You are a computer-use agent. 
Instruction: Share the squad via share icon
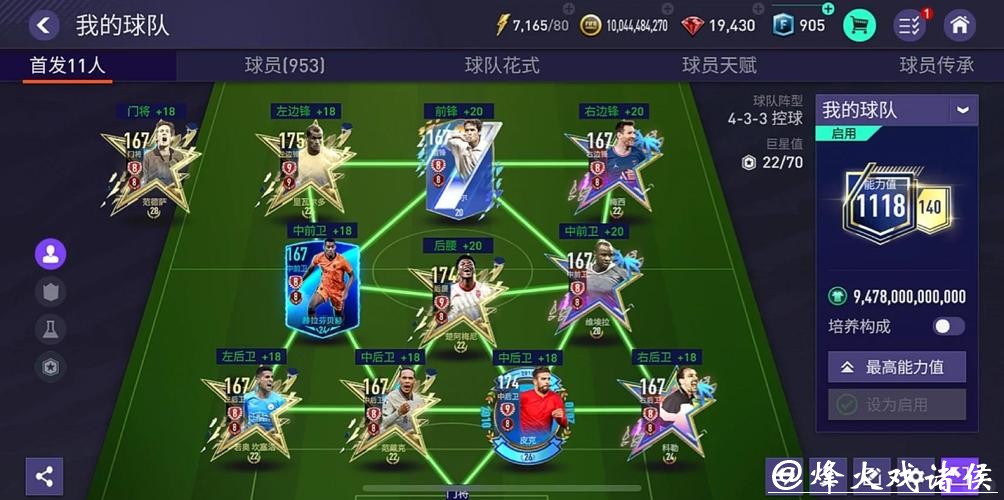tap(44, 476)
